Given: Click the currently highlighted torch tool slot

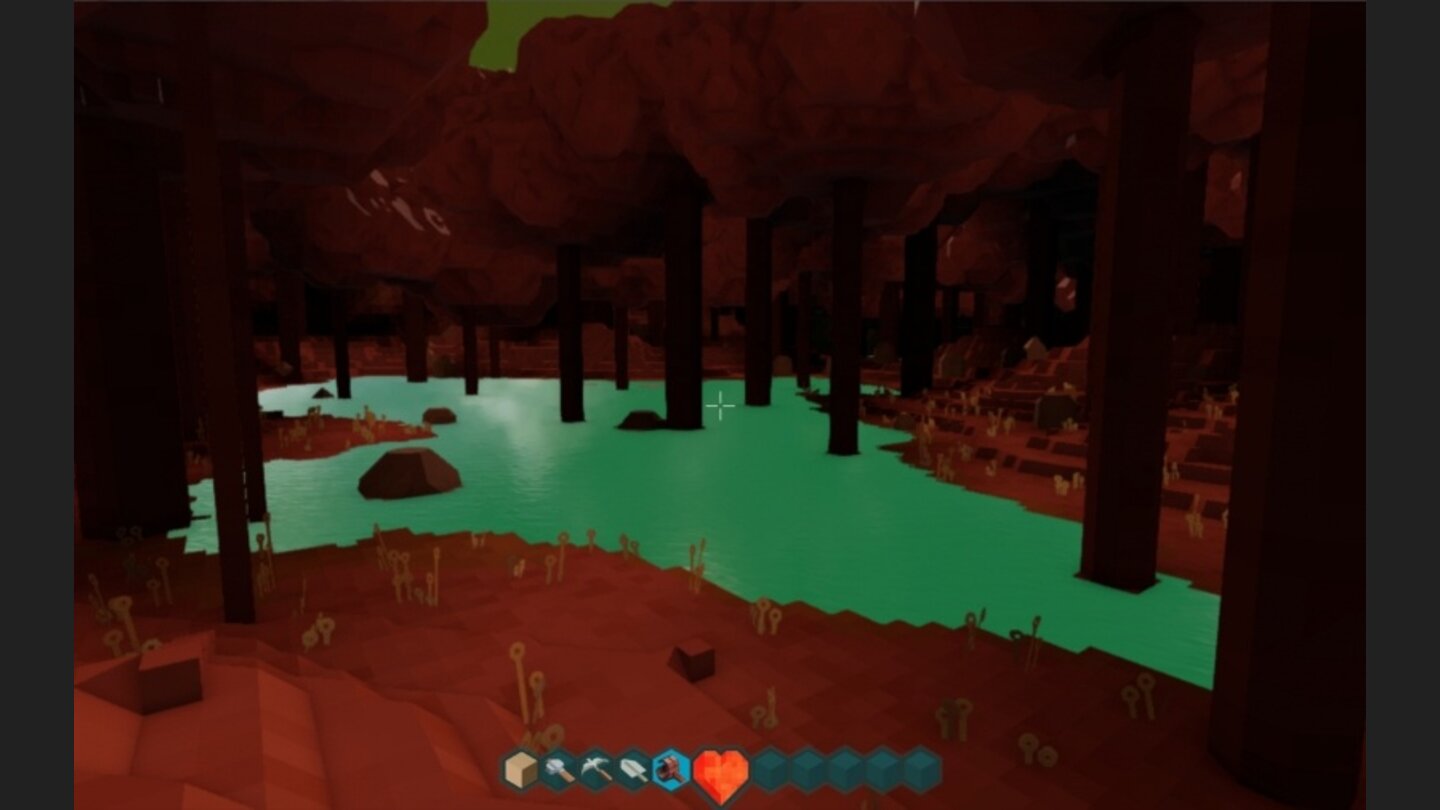Looking at the screenshot, I should tap(668, 770).
